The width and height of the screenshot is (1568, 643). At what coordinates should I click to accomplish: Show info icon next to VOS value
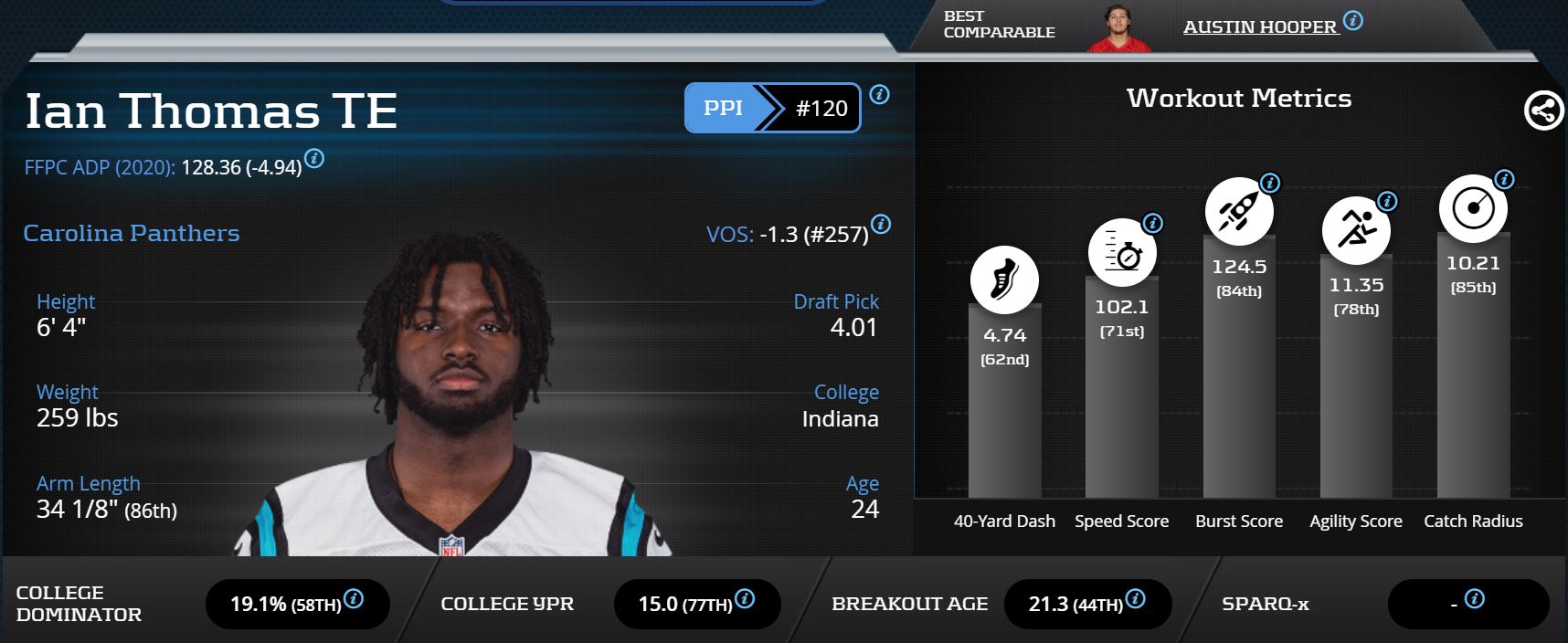[881, 224]
